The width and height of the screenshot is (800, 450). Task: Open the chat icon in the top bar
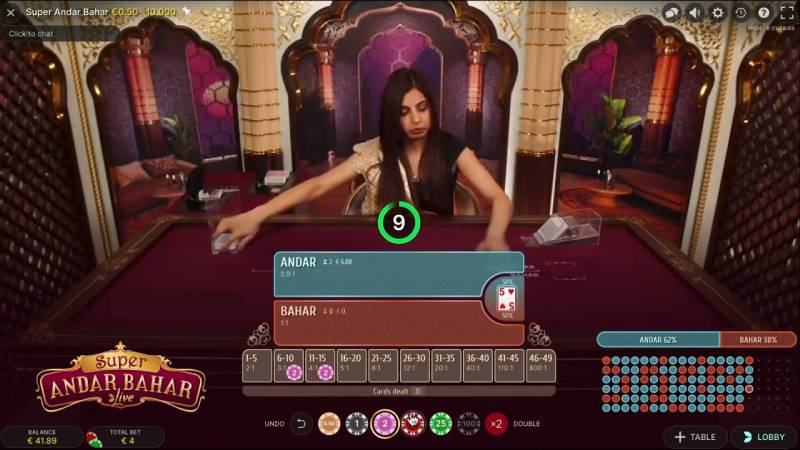click(672, 13)
